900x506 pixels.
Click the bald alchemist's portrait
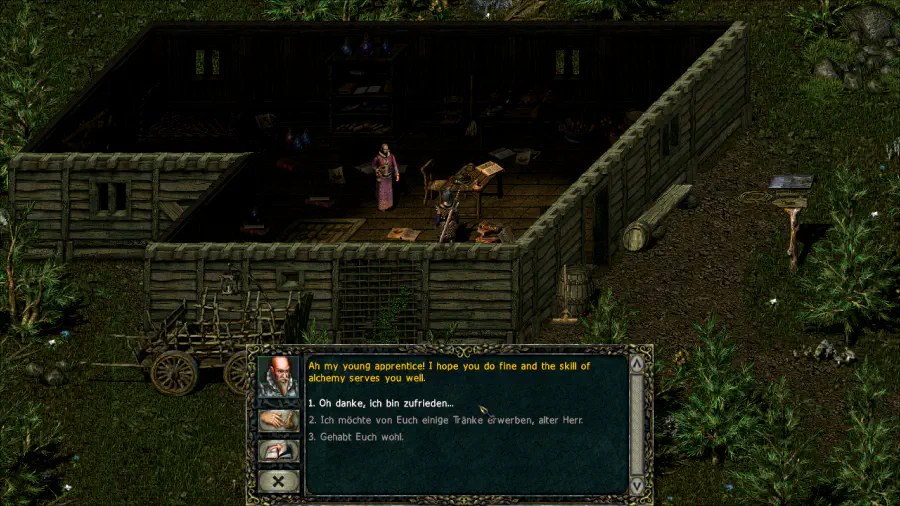278,377
